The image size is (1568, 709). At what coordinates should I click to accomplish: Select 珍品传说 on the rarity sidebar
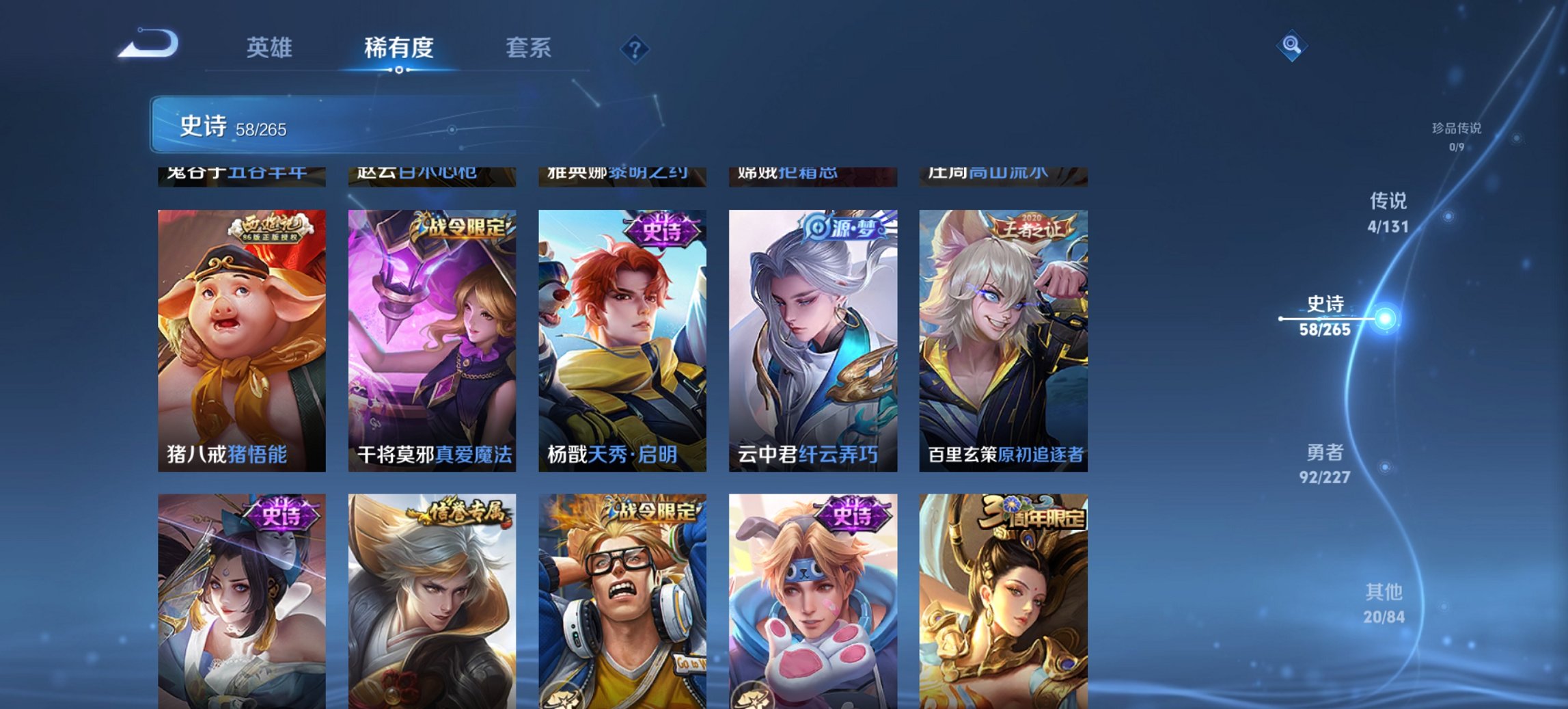coord(1452,131)
